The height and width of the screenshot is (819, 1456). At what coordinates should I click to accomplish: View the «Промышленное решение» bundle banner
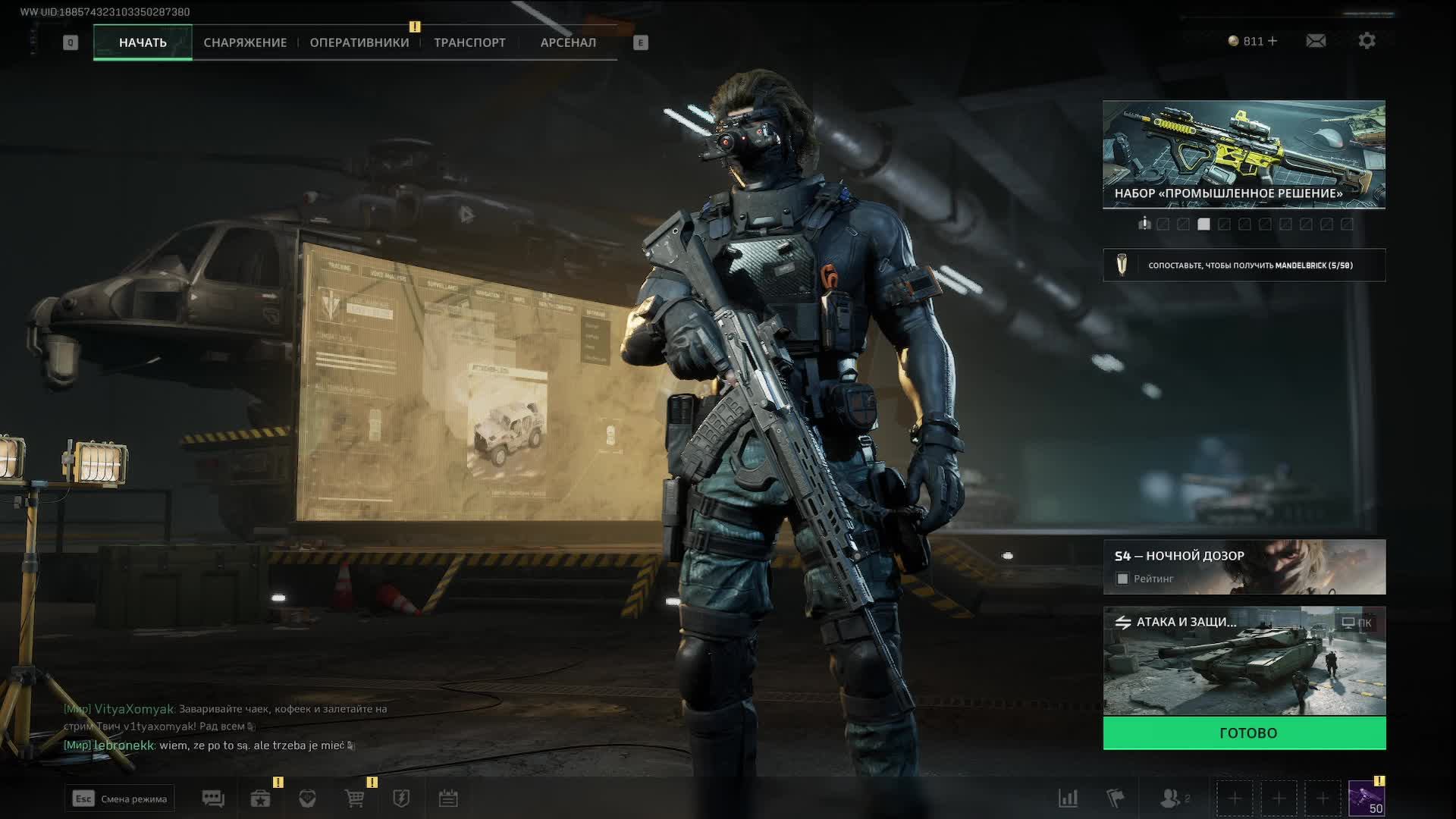click(x=1244, y=154)
